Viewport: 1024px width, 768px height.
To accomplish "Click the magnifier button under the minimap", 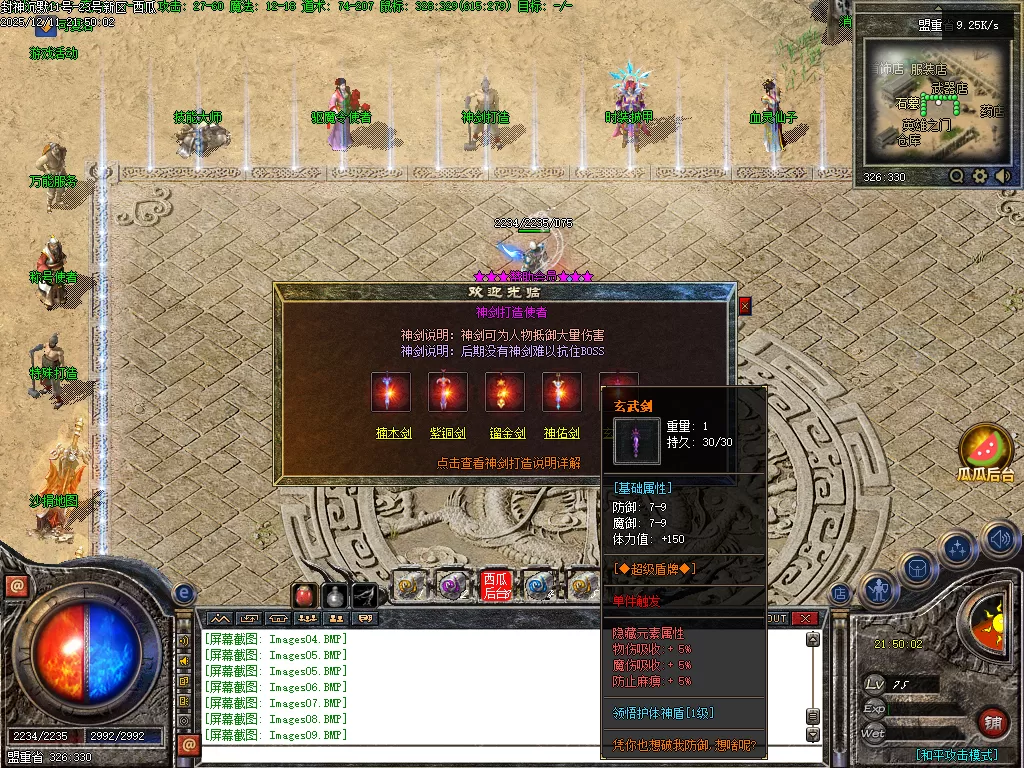I will click(x=956, y=177).
